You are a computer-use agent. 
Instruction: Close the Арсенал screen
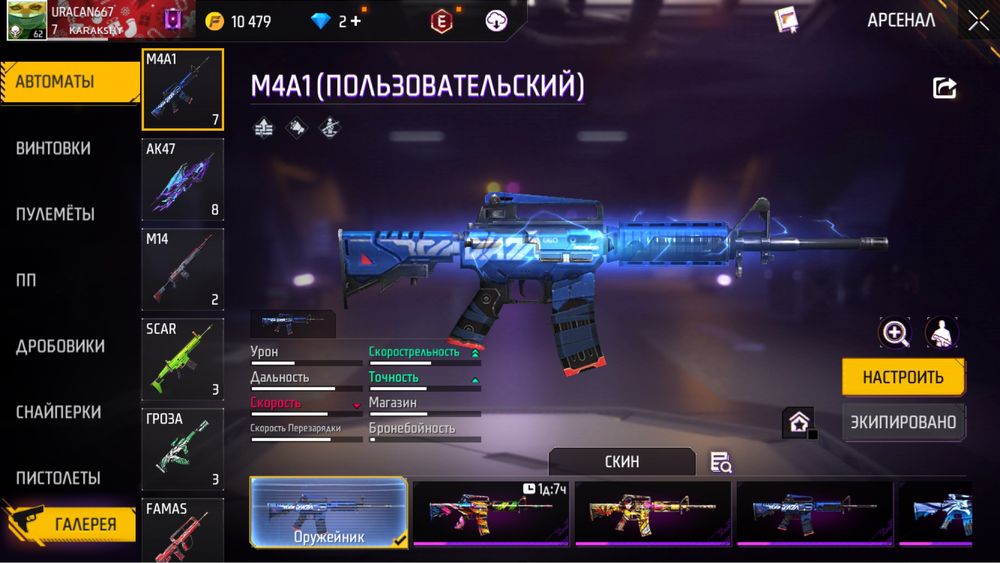pyautogui.click(x=977, y=20)
